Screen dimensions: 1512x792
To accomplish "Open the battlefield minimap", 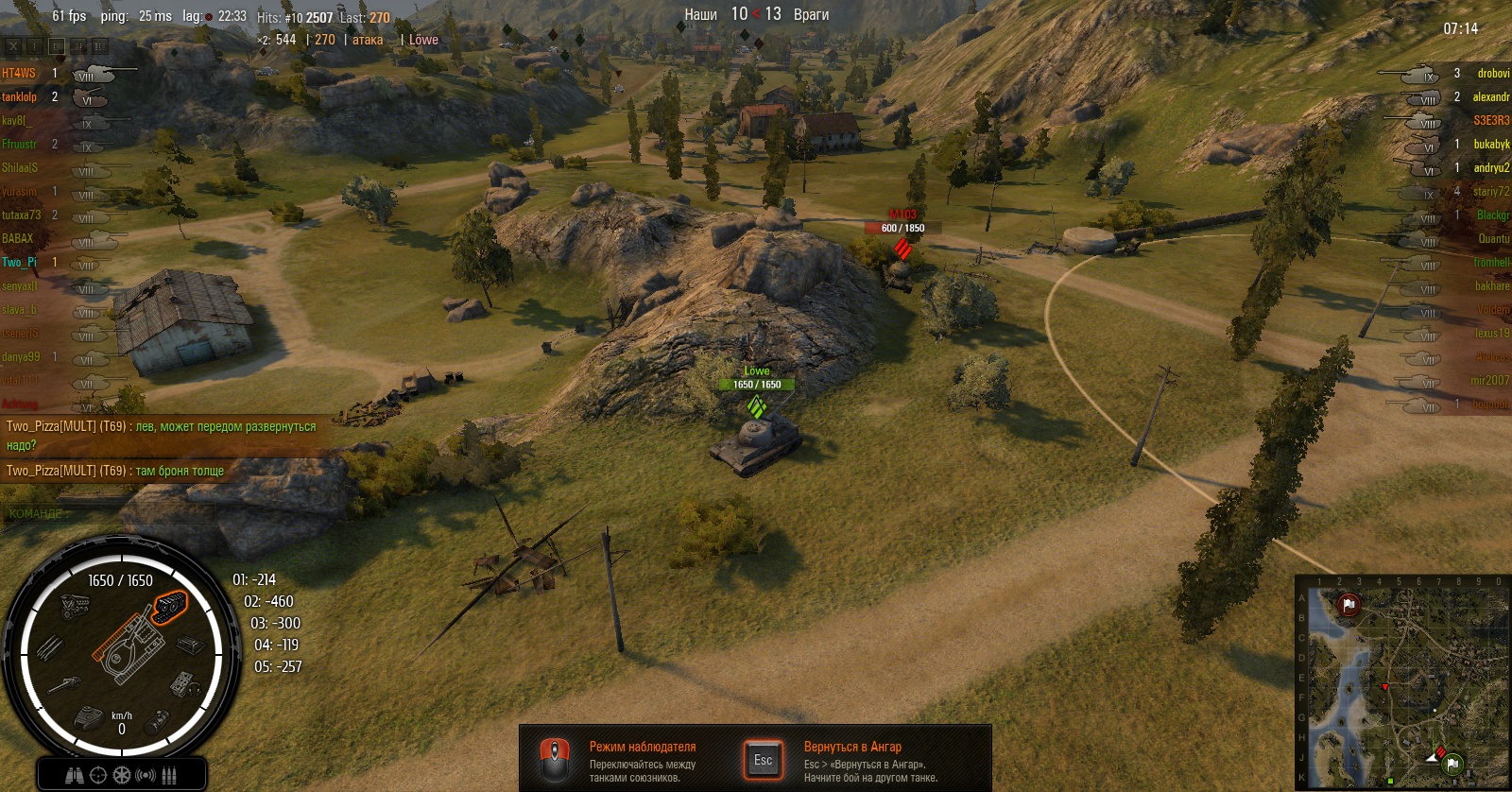I will (1402, 682).
